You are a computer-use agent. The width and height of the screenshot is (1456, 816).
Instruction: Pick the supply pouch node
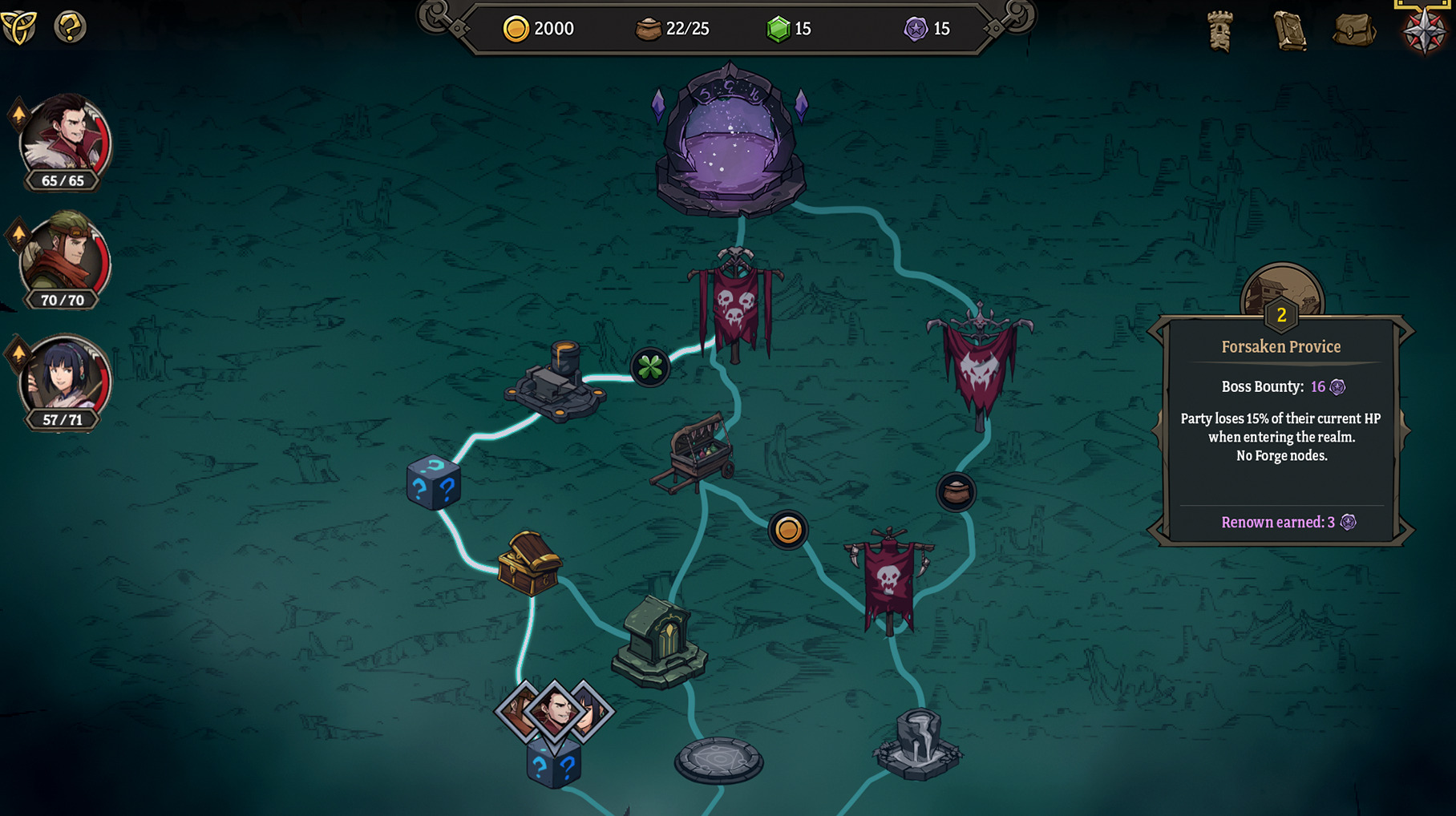[x=956, y=491]
